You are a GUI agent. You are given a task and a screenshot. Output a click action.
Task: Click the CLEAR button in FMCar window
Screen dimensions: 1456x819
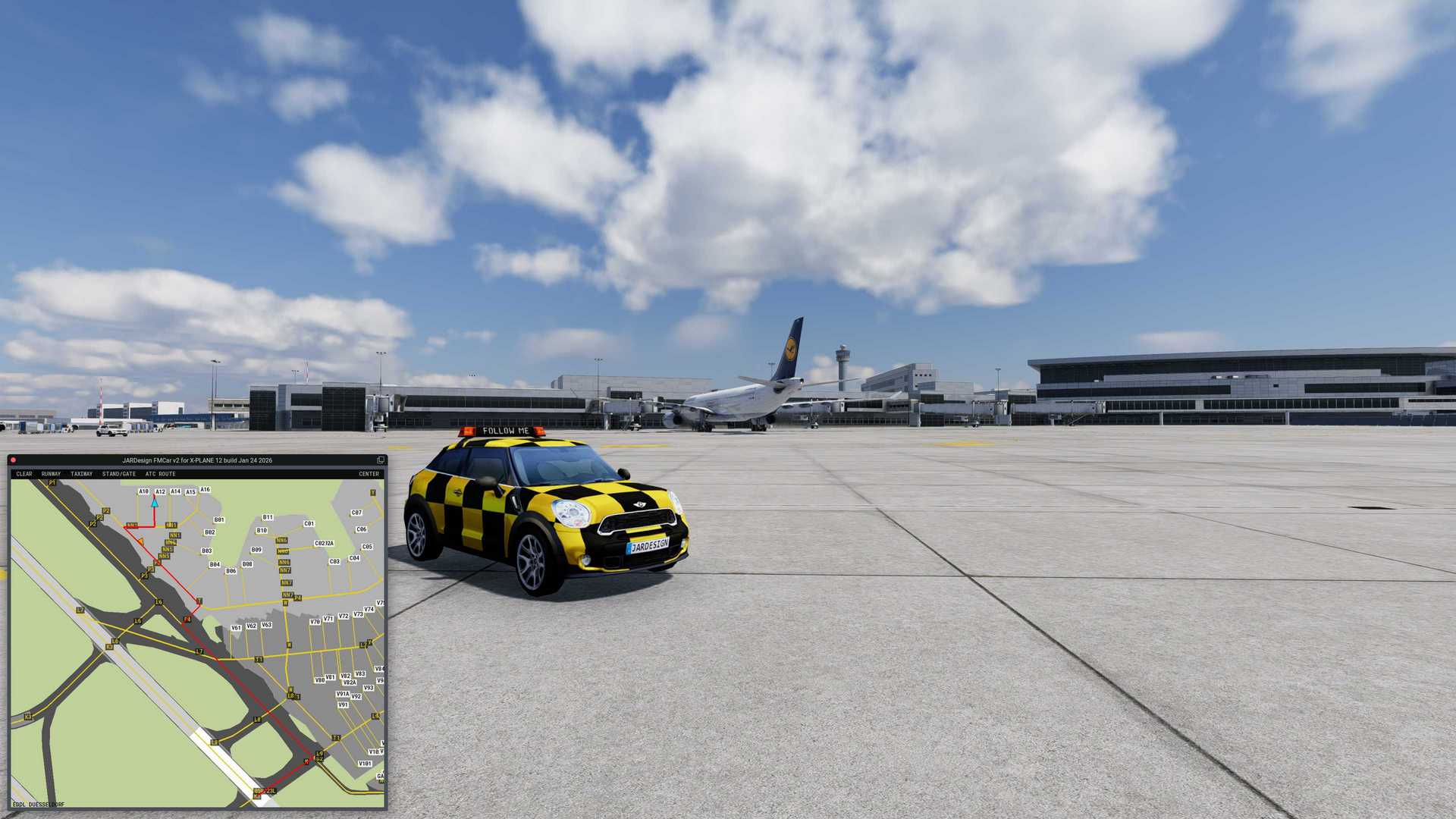[24, 474]
